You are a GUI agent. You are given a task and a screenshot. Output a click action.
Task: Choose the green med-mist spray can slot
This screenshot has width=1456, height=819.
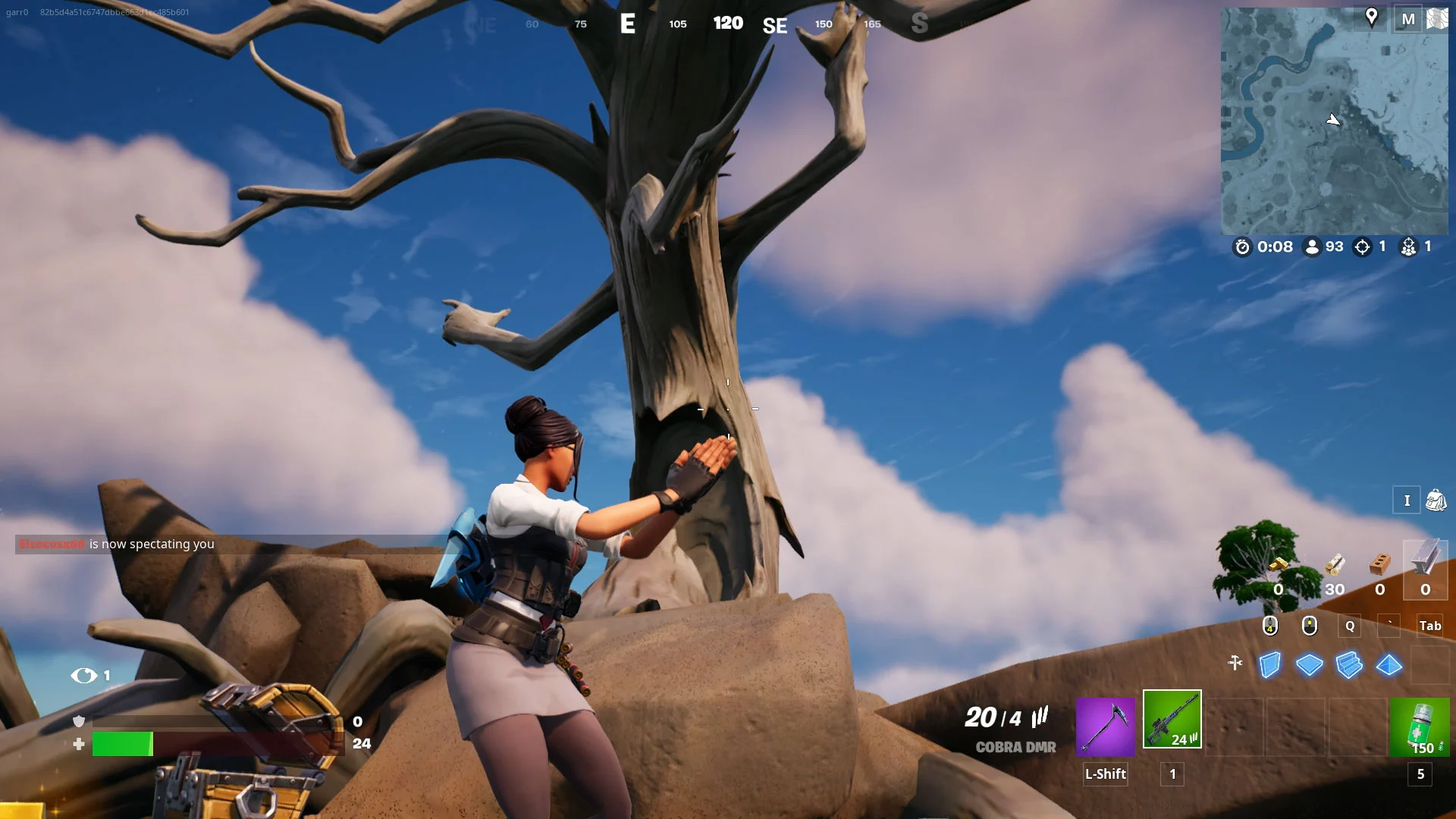pyautogui.click(x=1419, y=728)
